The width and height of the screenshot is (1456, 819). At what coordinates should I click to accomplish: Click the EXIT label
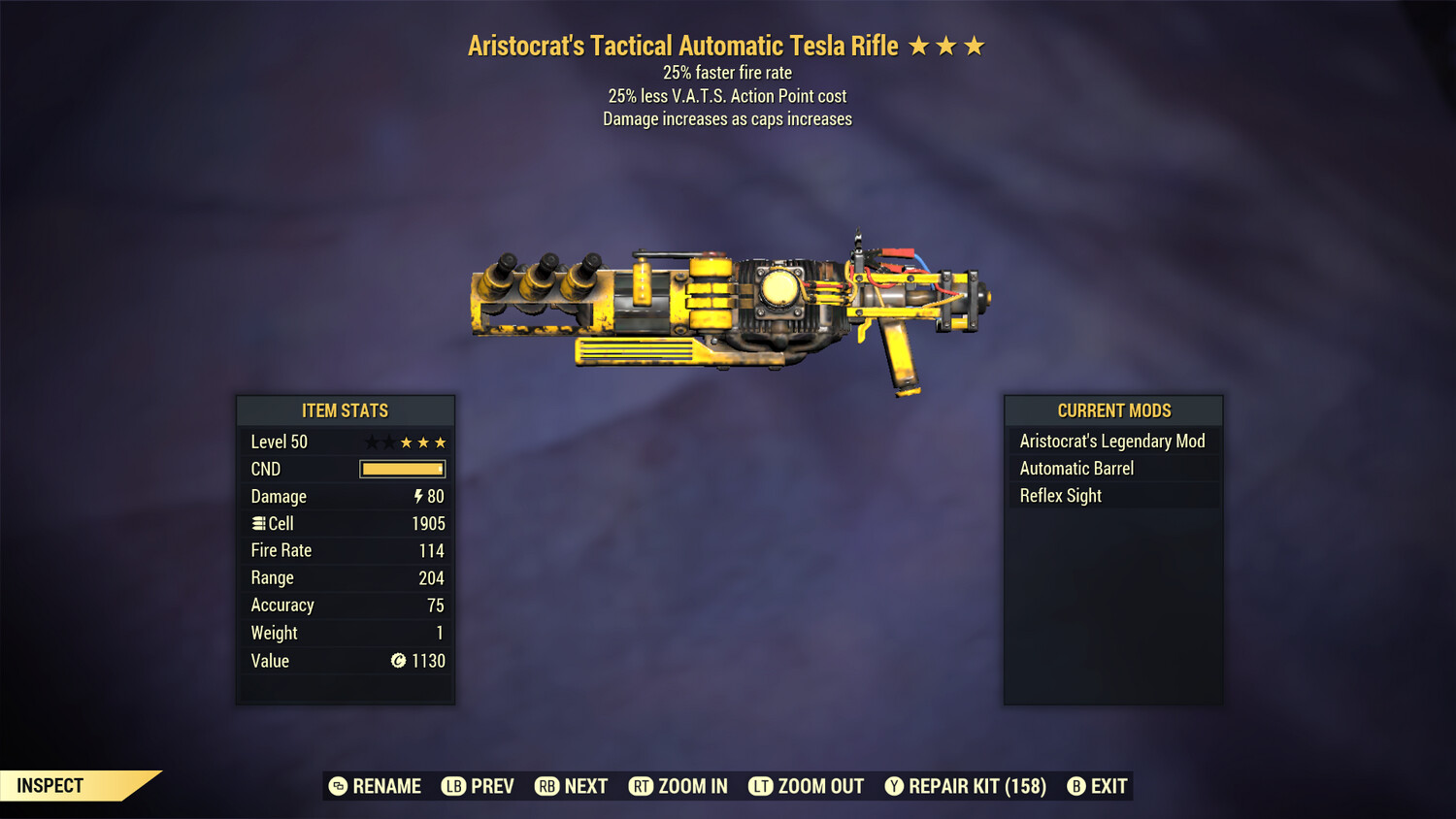coord(1108,786)
